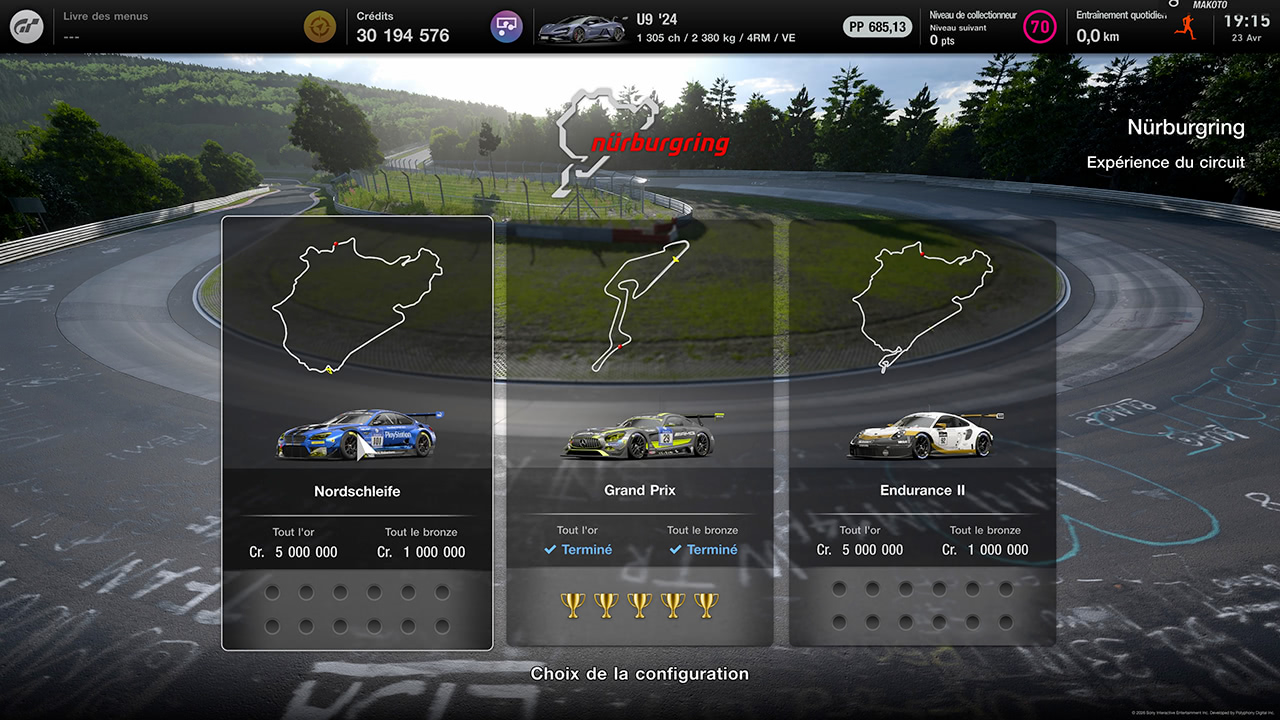Click the Terminé checkmark under Tout l'or
Image resolution: width=1280 pixels, height=720 pixels.
click(x=577, y=549)
